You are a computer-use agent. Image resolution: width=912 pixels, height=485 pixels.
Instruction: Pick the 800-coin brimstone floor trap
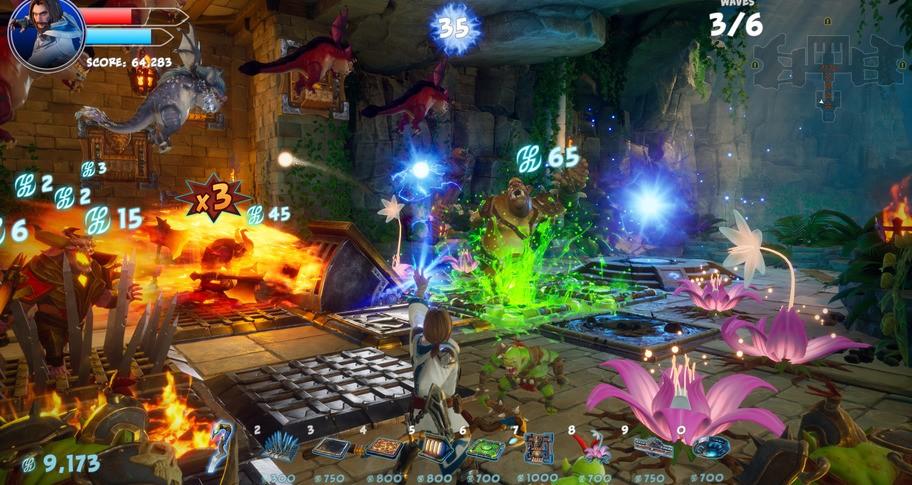[x=384, y=448]
